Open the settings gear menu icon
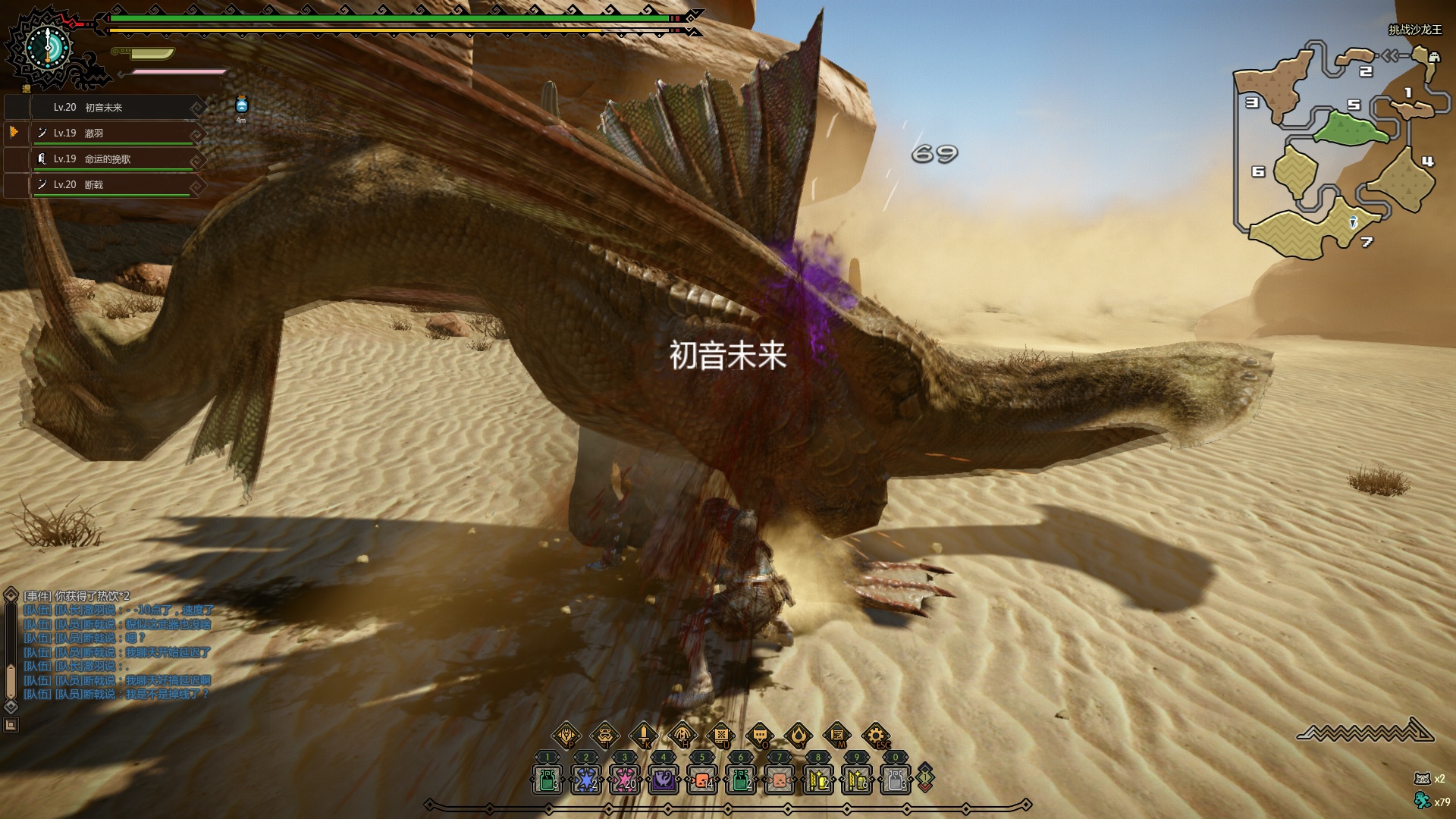The image size is (1456, 819). point(875,735)
